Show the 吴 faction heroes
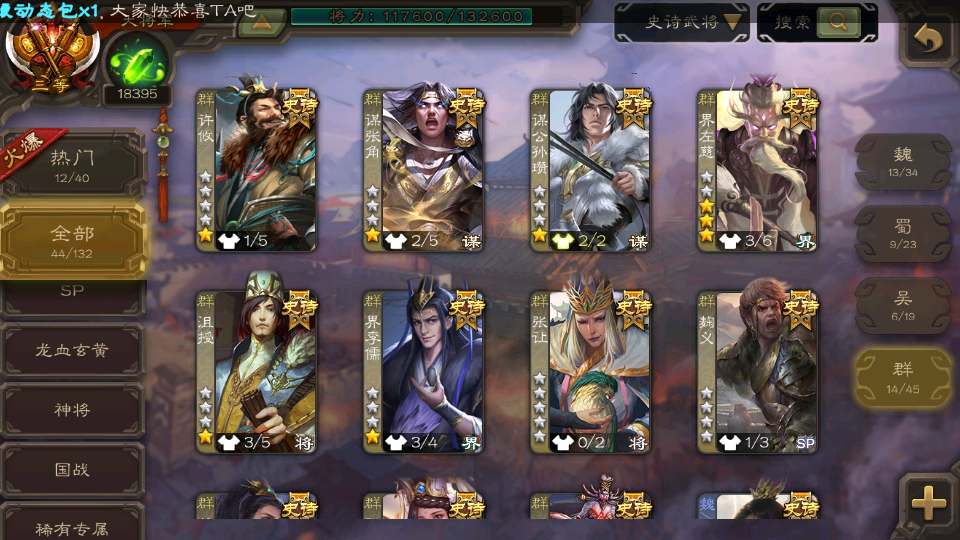 pyautogui.click(x=903, y=306)
